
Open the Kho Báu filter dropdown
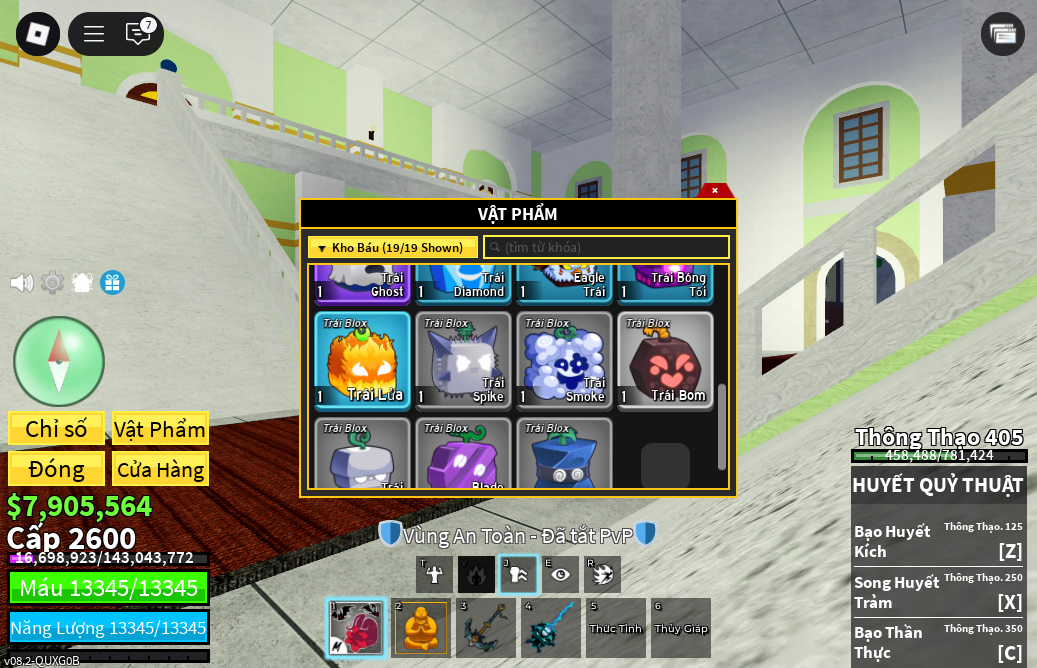pyautogui.click(x=393, y=247)
